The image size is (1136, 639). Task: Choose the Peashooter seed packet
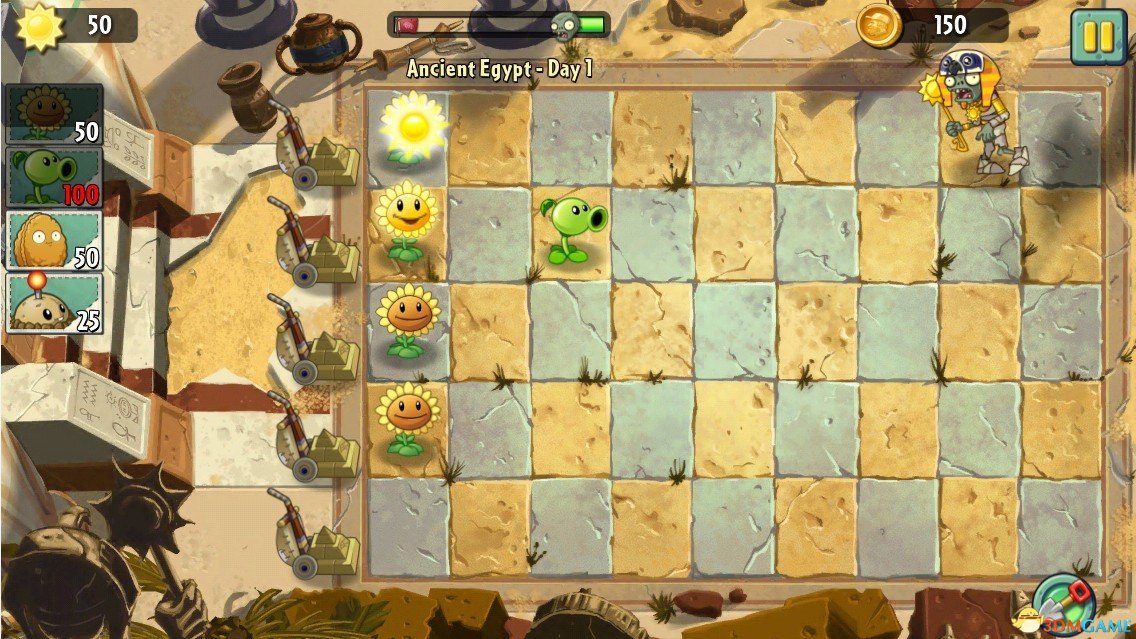(54, 177)
